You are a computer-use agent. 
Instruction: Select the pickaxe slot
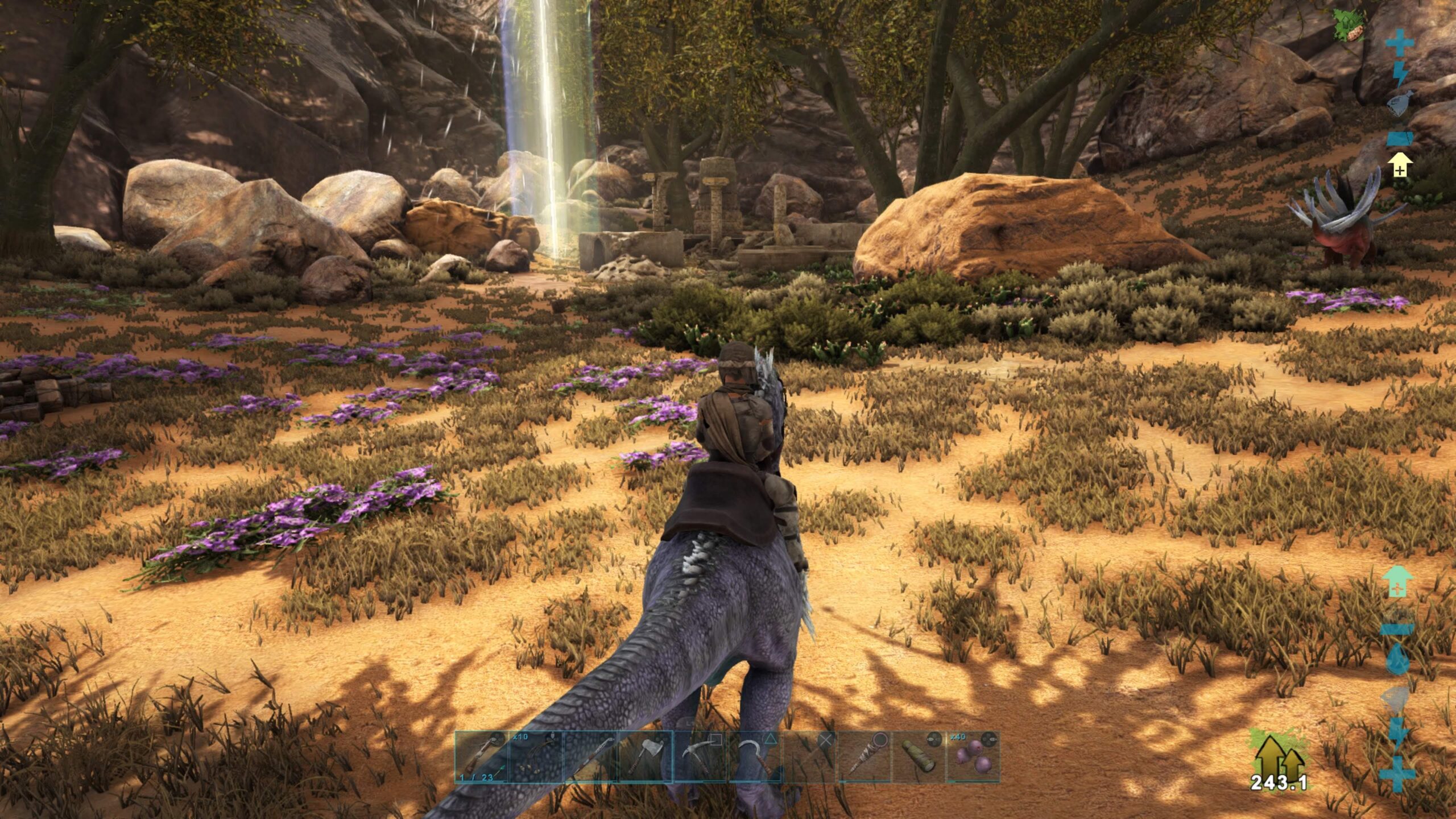click(701, 757)
